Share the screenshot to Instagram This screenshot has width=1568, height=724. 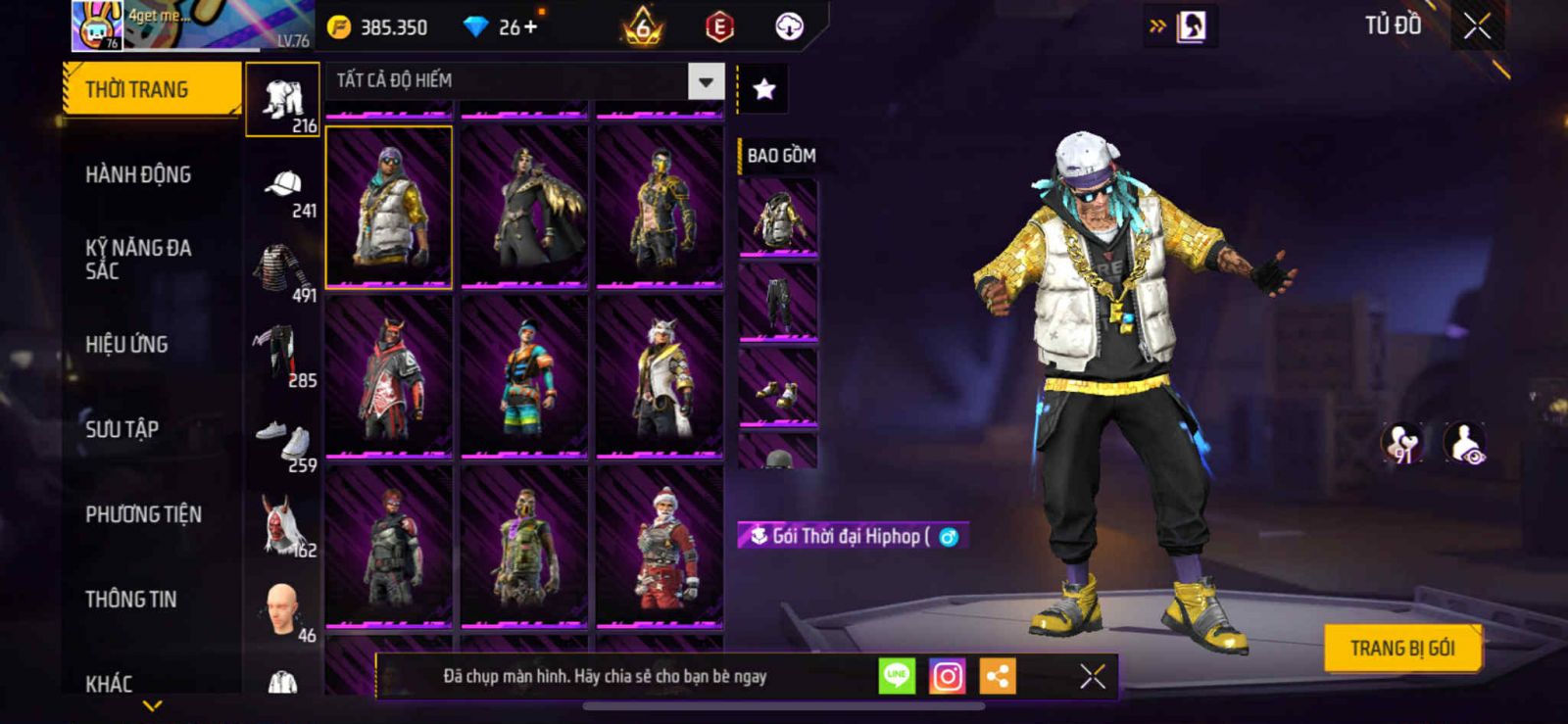947,676
